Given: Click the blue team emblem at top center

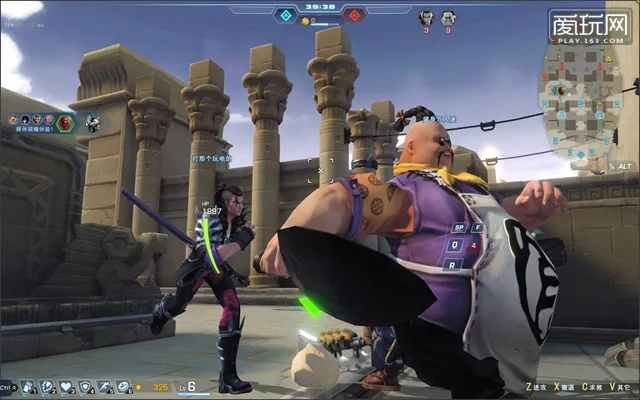Looking at the screenshot, I should (286, 16).
